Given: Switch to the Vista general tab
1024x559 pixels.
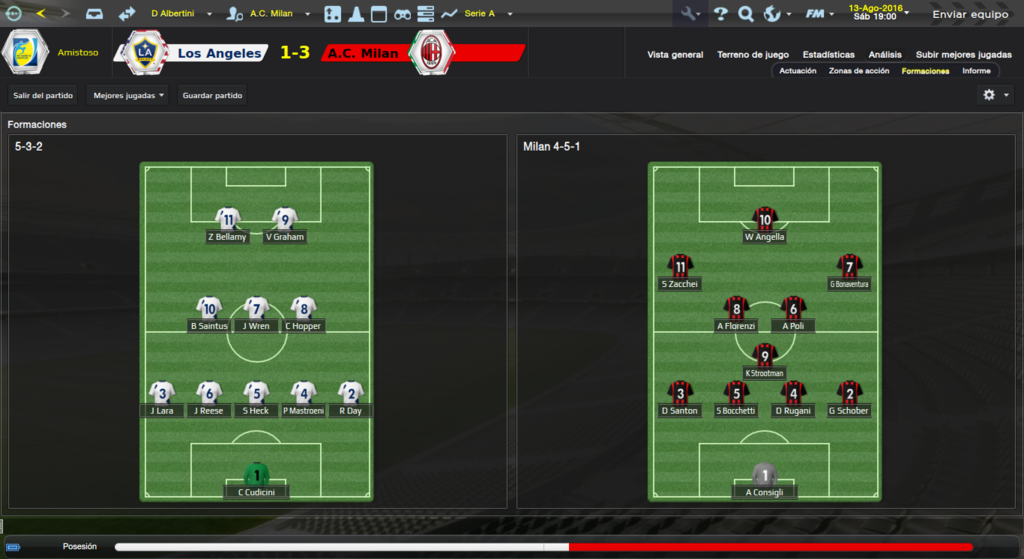Looking at the screenshot, I should tap(675, 54).
